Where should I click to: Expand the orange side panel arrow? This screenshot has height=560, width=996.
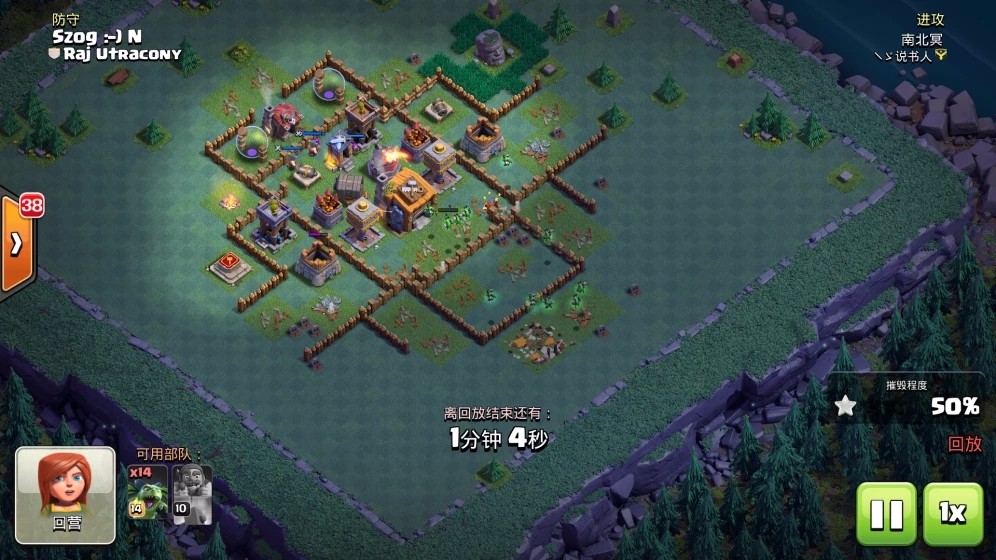point(16,245)
